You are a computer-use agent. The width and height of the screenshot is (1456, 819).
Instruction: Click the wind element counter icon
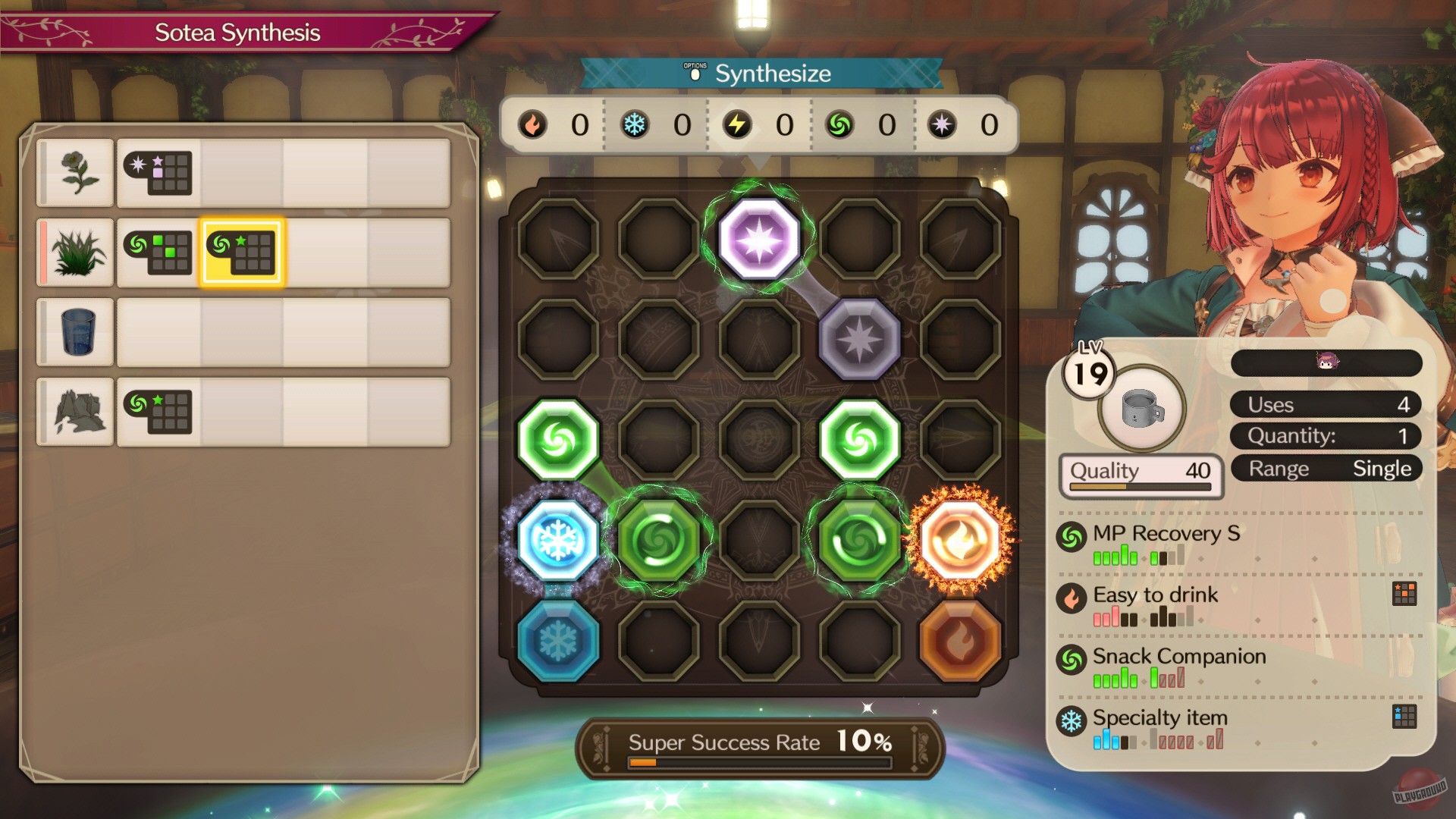click(x=839, y=124)
